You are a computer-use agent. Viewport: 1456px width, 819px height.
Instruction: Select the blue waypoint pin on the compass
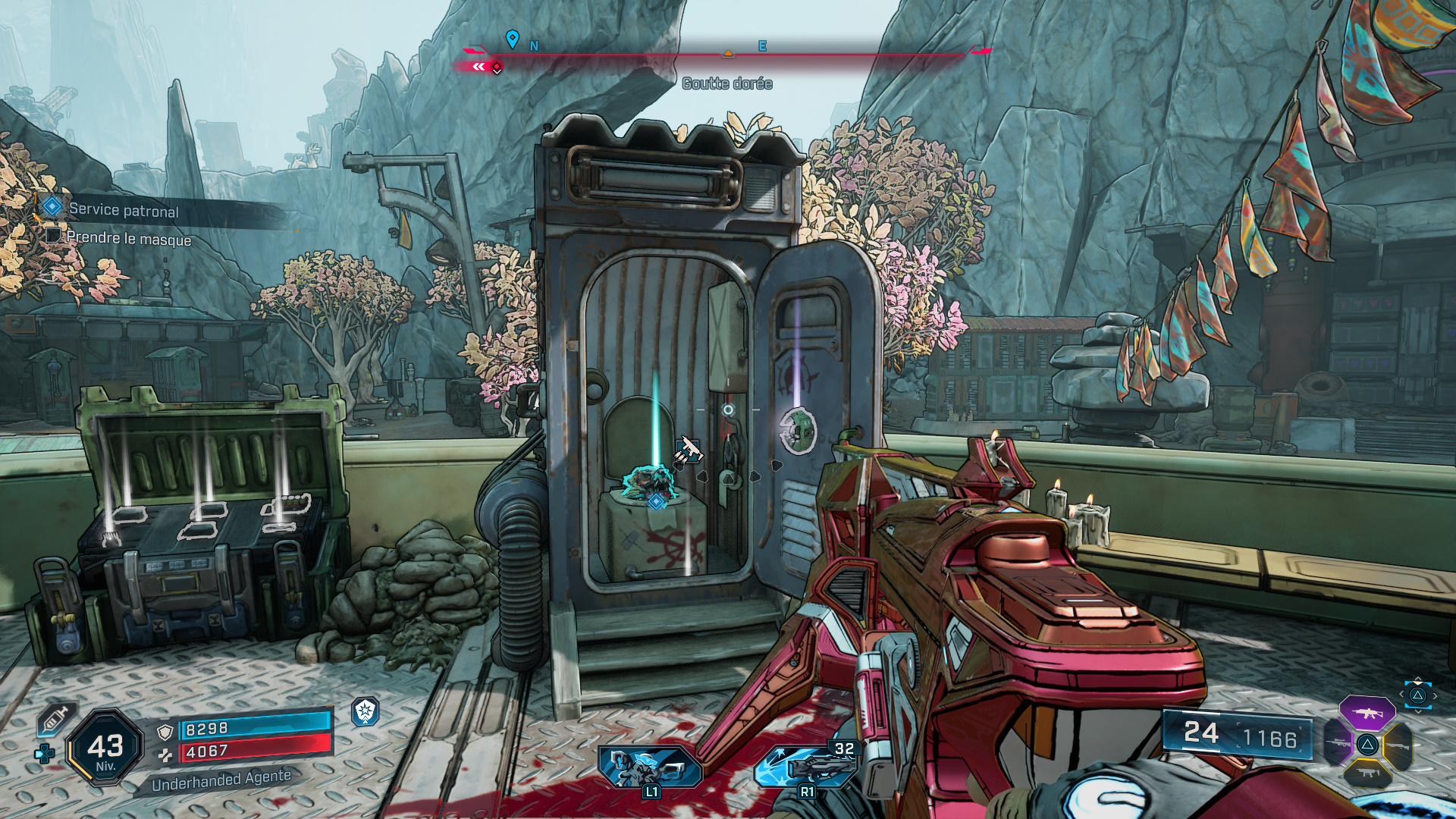513,39
